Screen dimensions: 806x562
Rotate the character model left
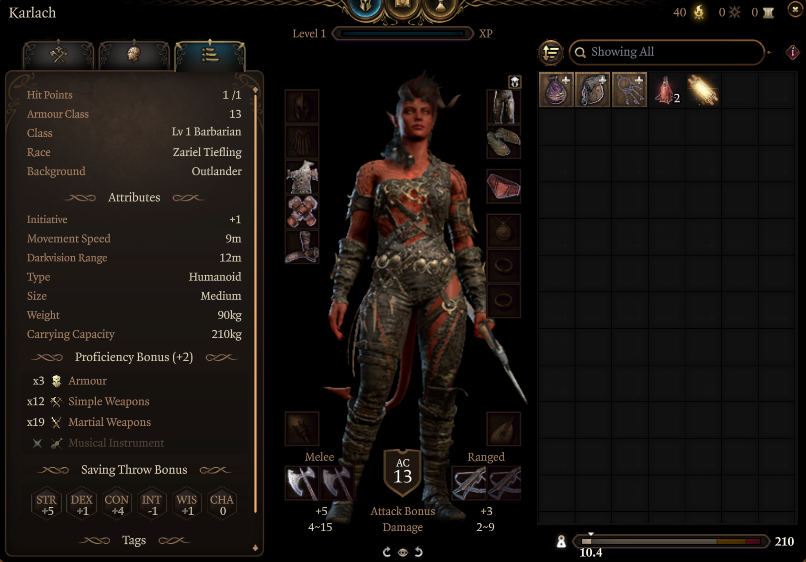pyautogui.click(x=387, y=551)
